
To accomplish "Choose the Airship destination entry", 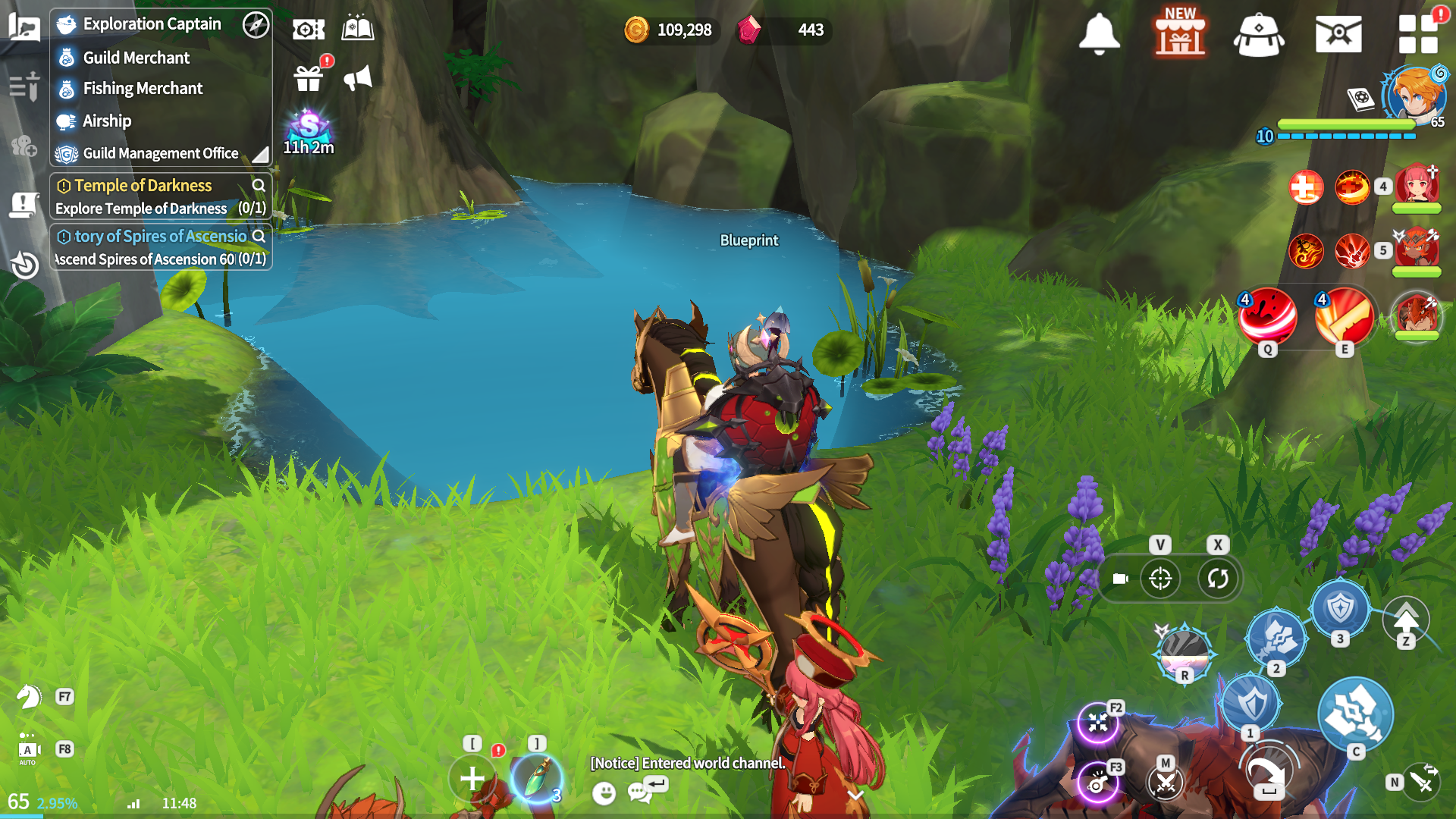I will tap(107, 121).
